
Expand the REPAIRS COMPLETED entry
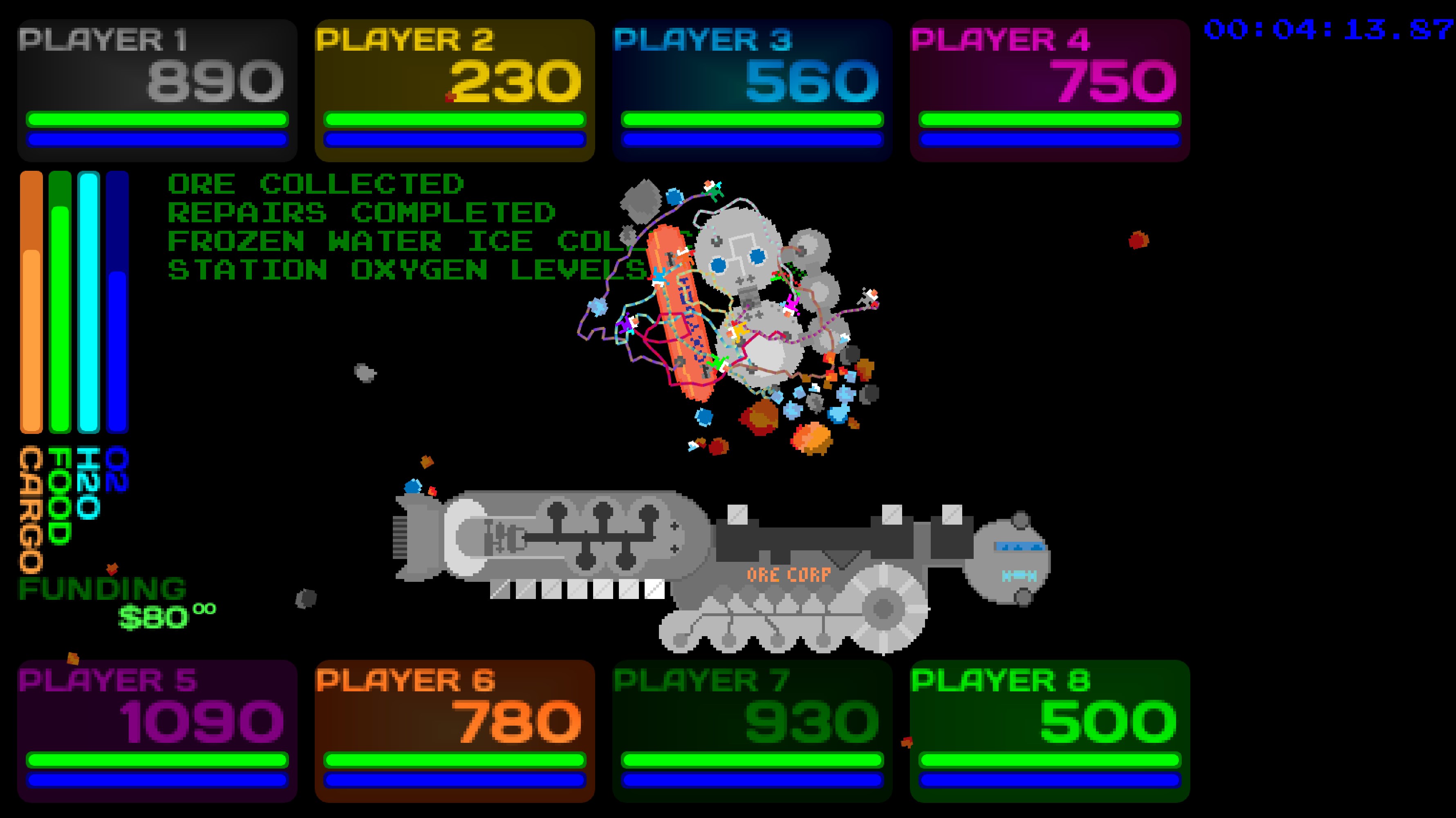click(362, 214)
